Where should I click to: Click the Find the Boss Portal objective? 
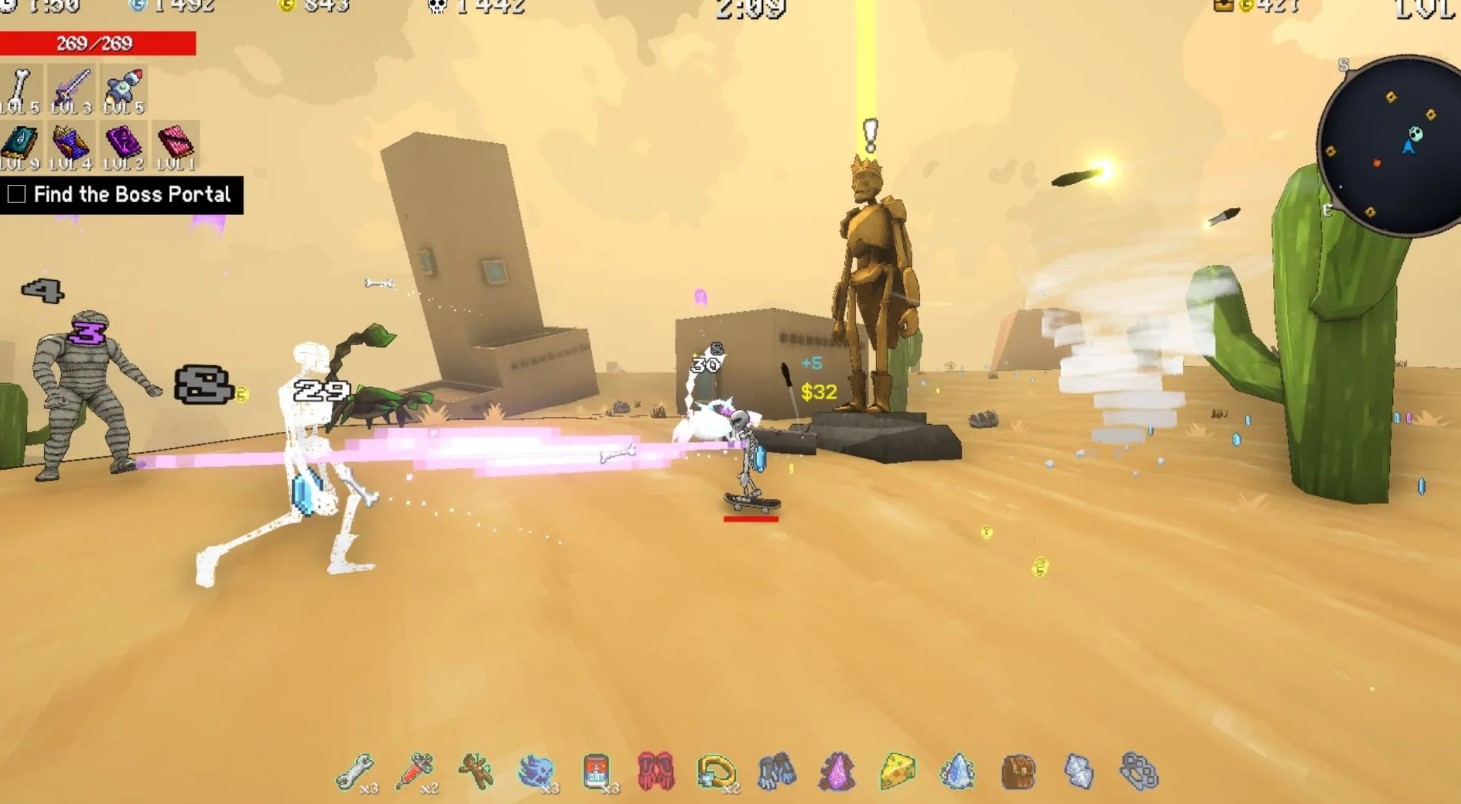[x=121, y=194]
